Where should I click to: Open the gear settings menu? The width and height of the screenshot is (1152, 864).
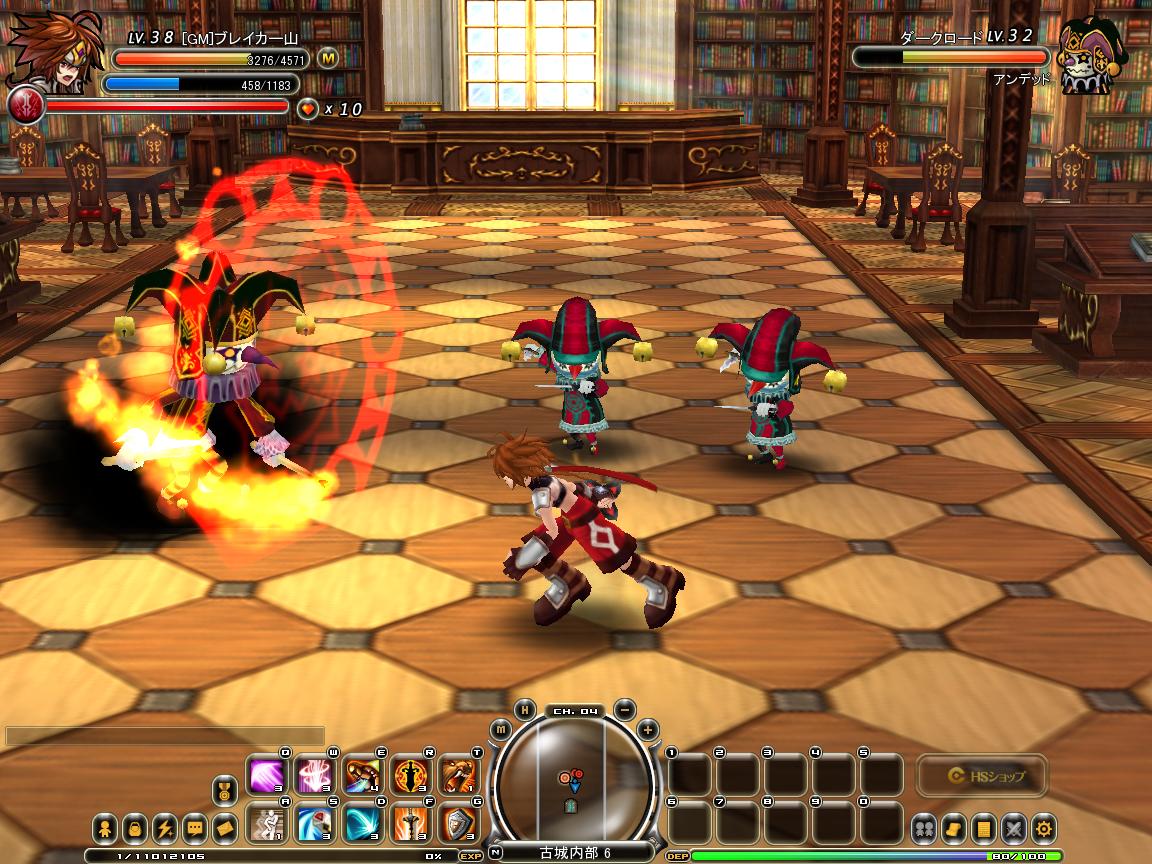pos(1045,828)
